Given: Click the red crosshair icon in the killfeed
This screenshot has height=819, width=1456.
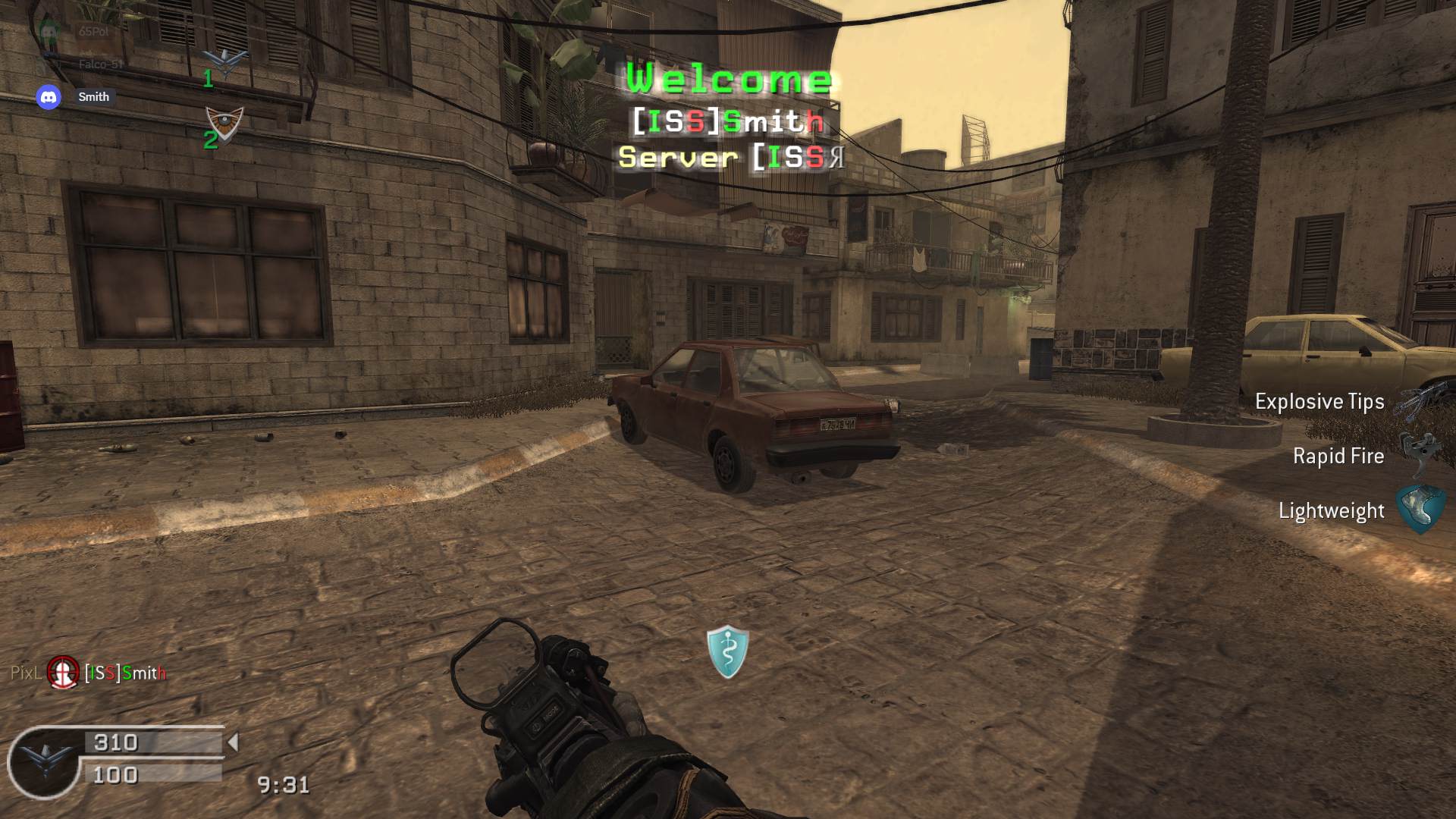Looking at the screenshot, I should [63, 672].
